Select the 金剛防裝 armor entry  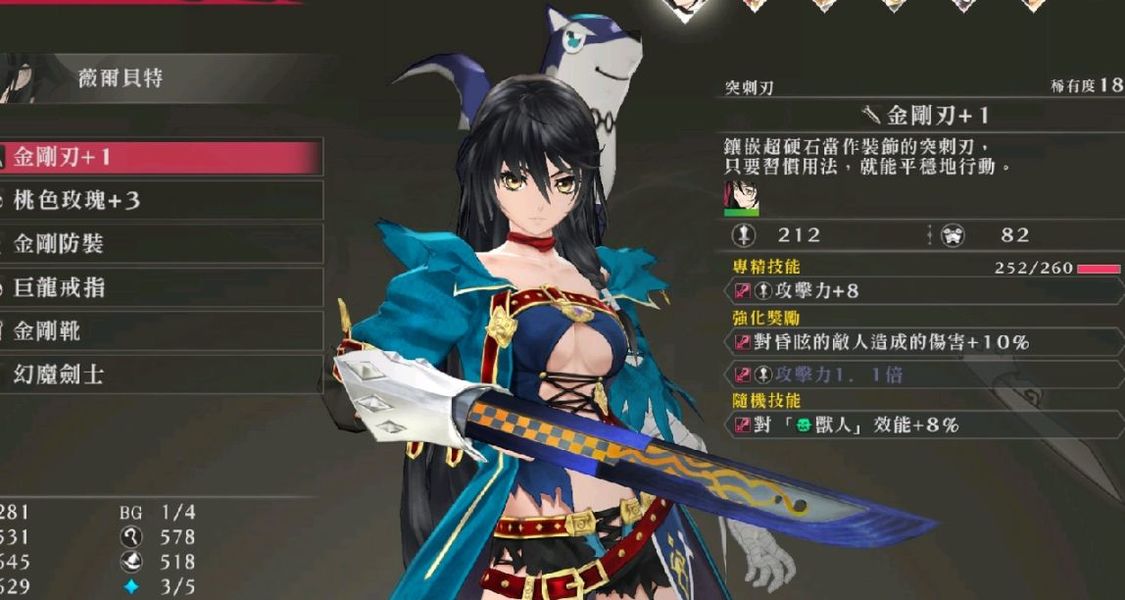pos(160,244)
